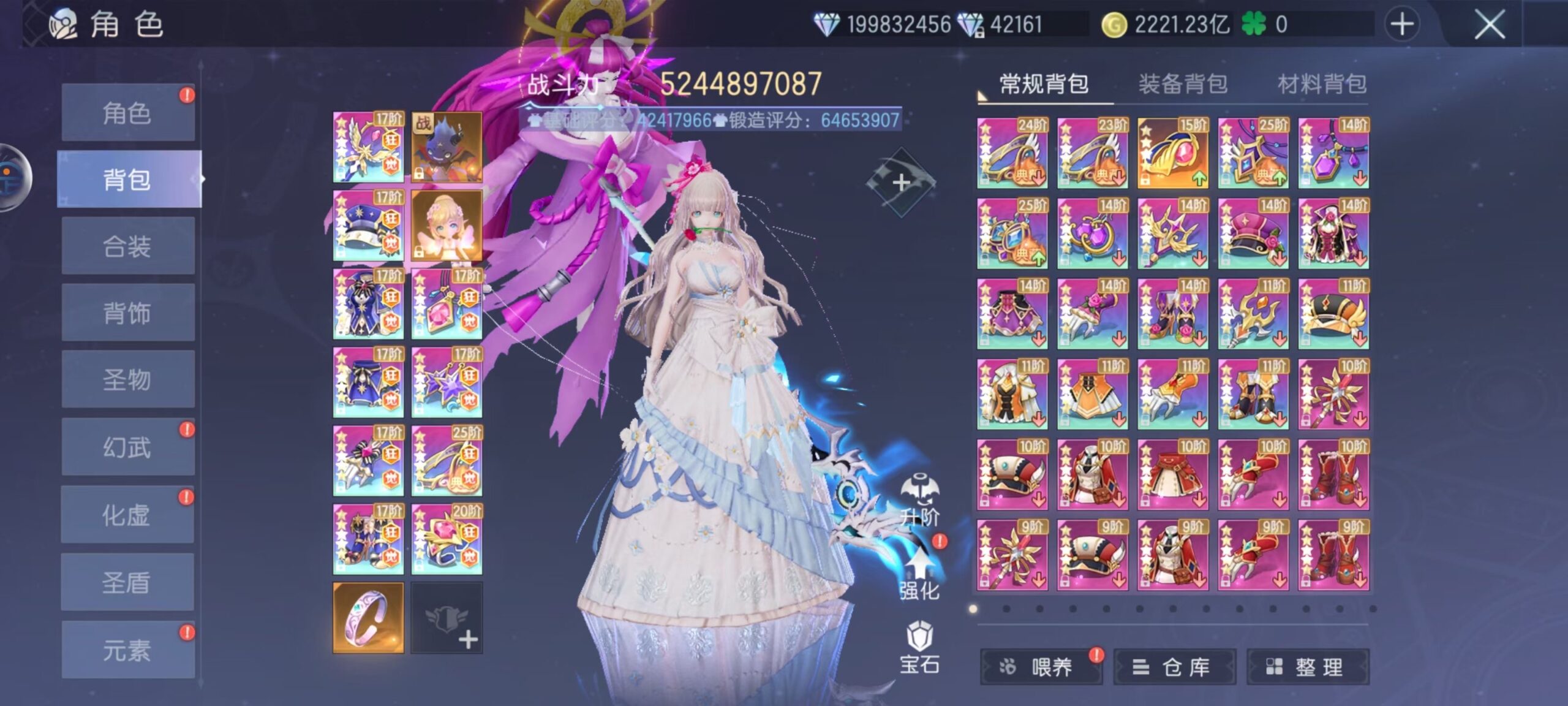Open the 圣盾 menu
1568x706 pixels.
[x=127, y=582]
